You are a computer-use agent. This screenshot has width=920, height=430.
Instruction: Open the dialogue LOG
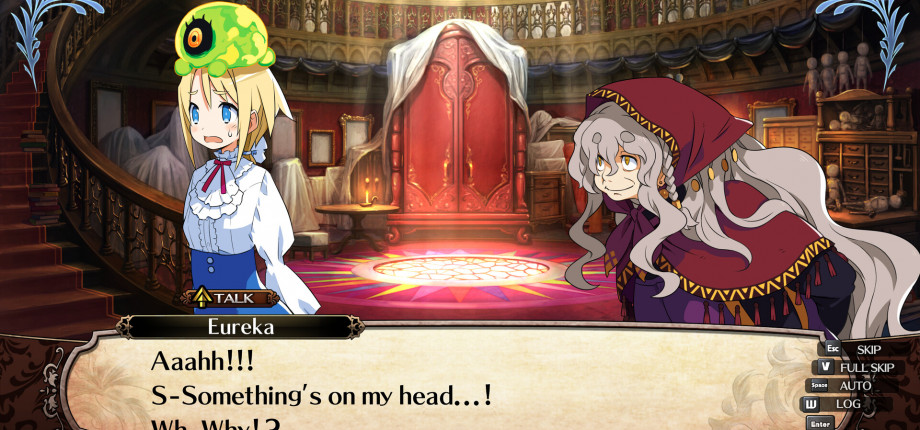click(x=847, y=404)
